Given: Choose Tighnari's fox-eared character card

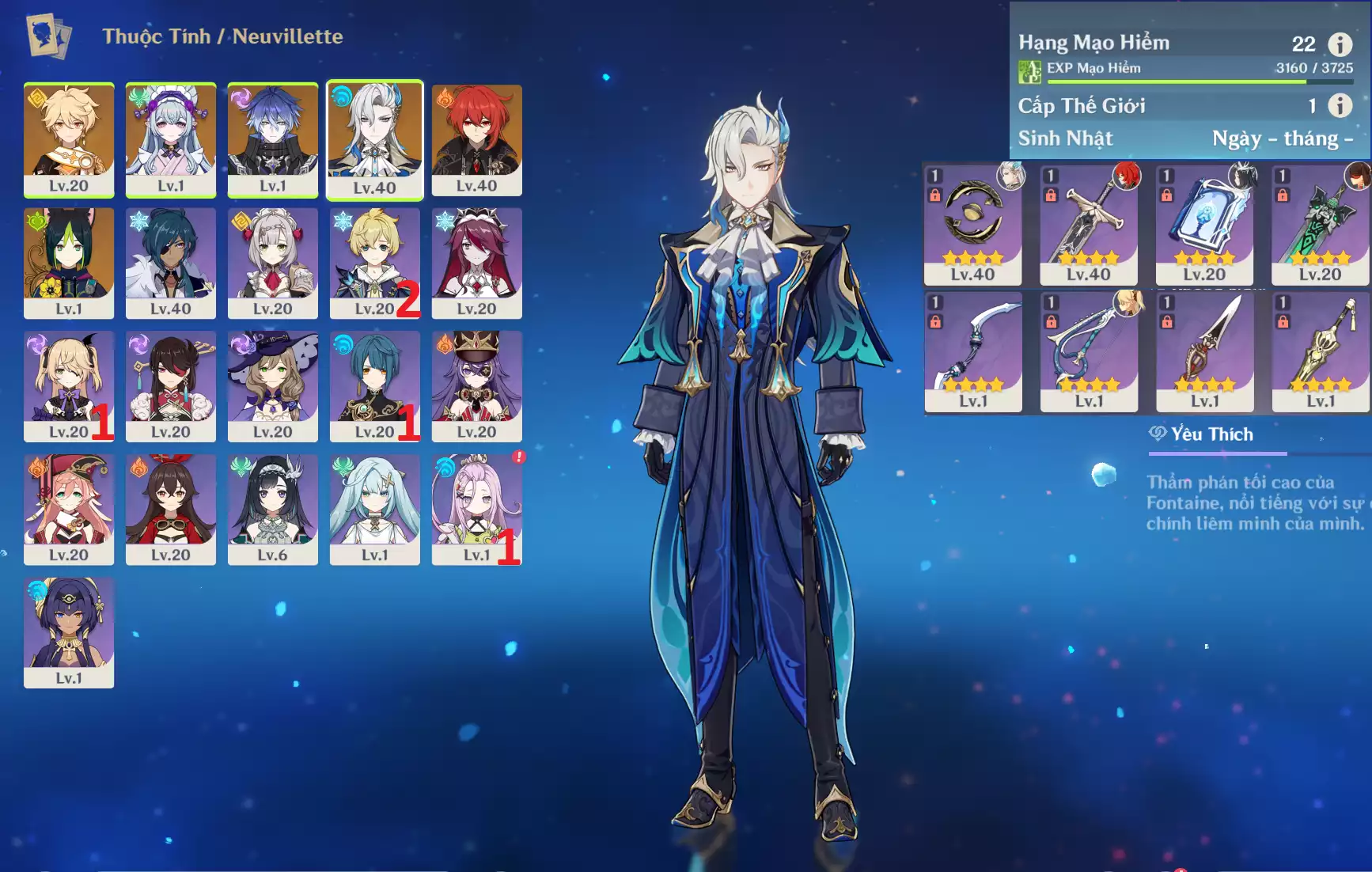Looking at the screenshot, I should tap(69, 263).
